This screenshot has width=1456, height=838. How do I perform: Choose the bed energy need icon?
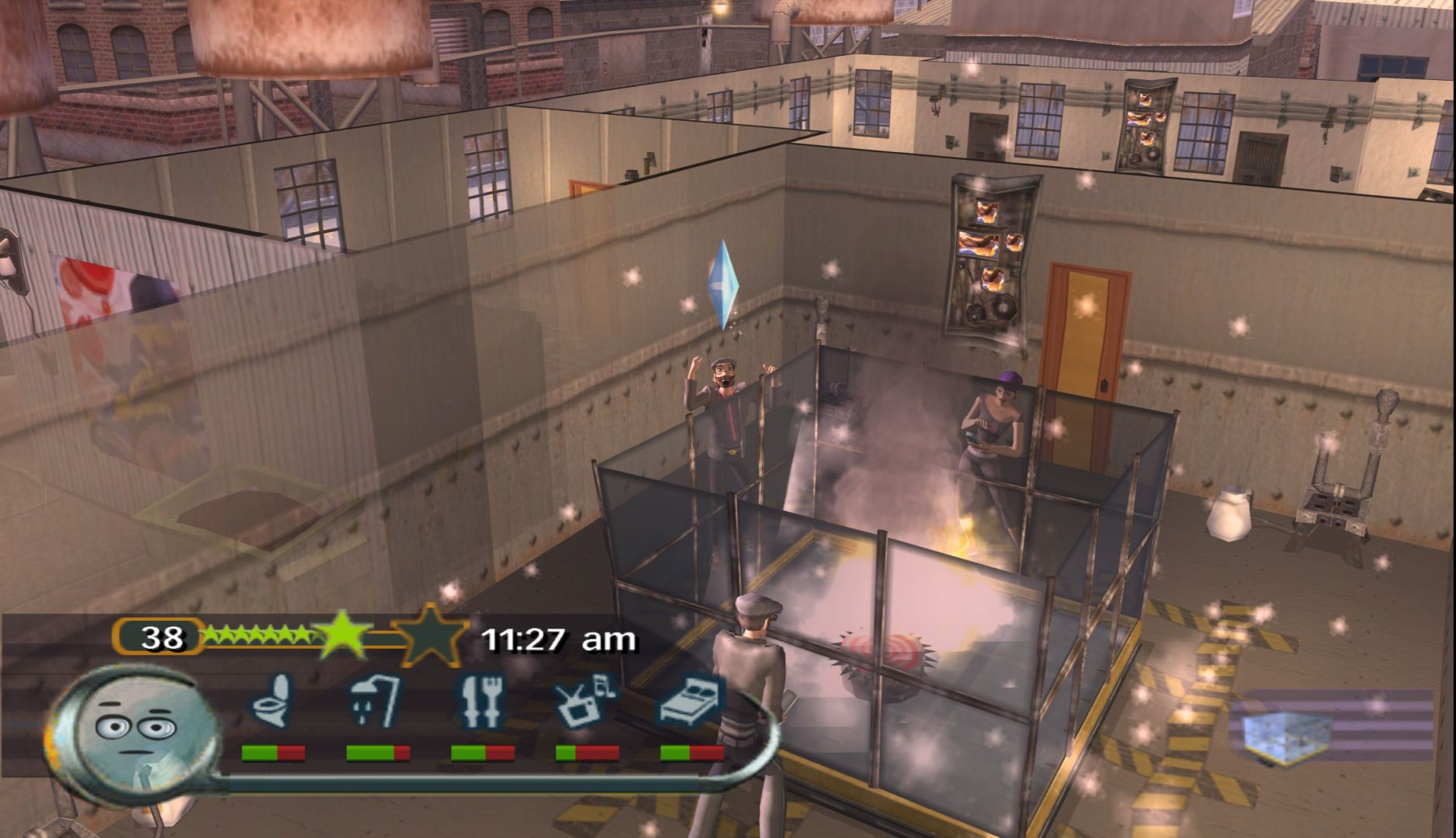(692, 700)
